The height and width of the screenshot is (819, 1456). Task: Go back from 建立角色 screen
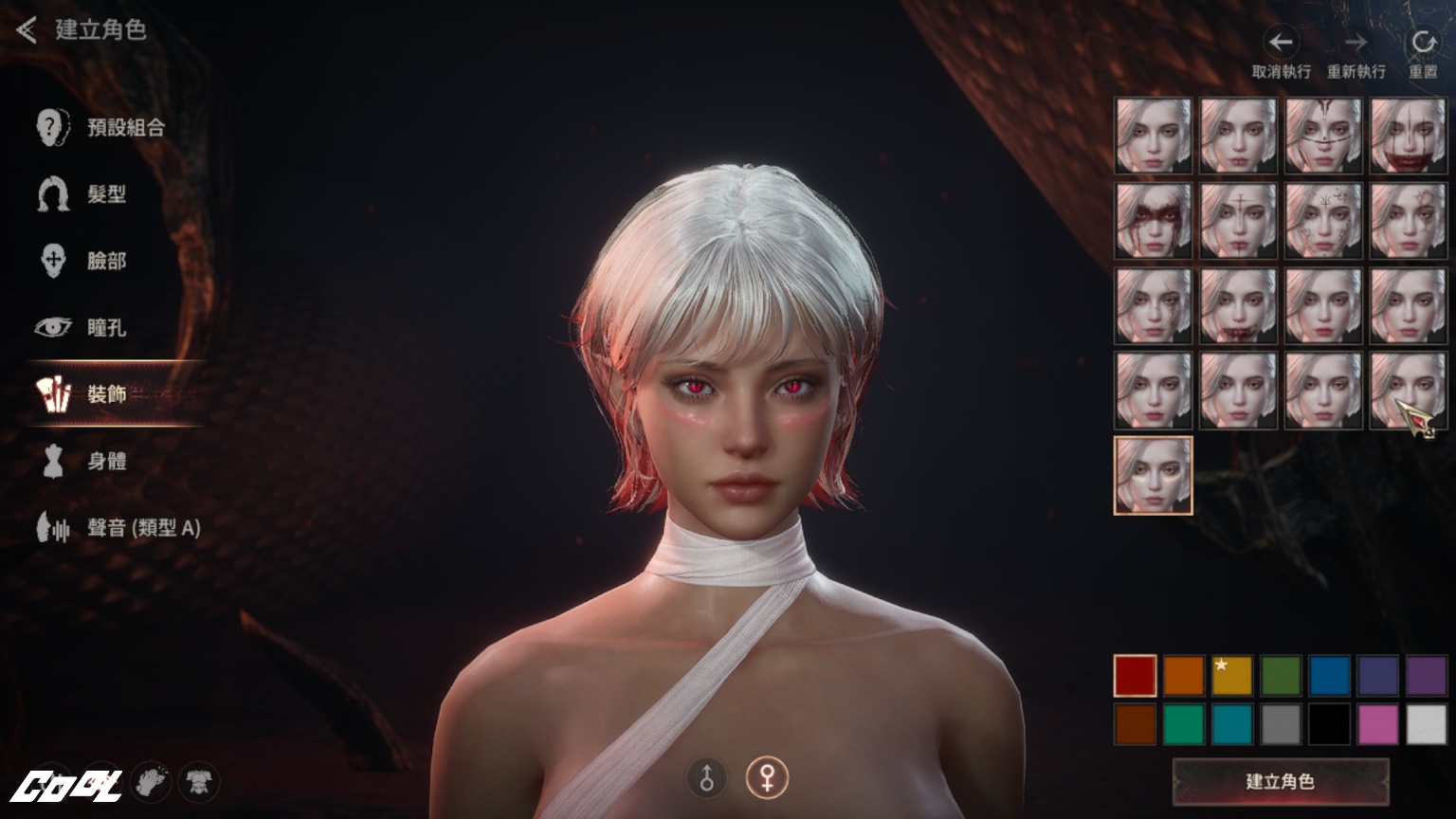tap(27, 30)
